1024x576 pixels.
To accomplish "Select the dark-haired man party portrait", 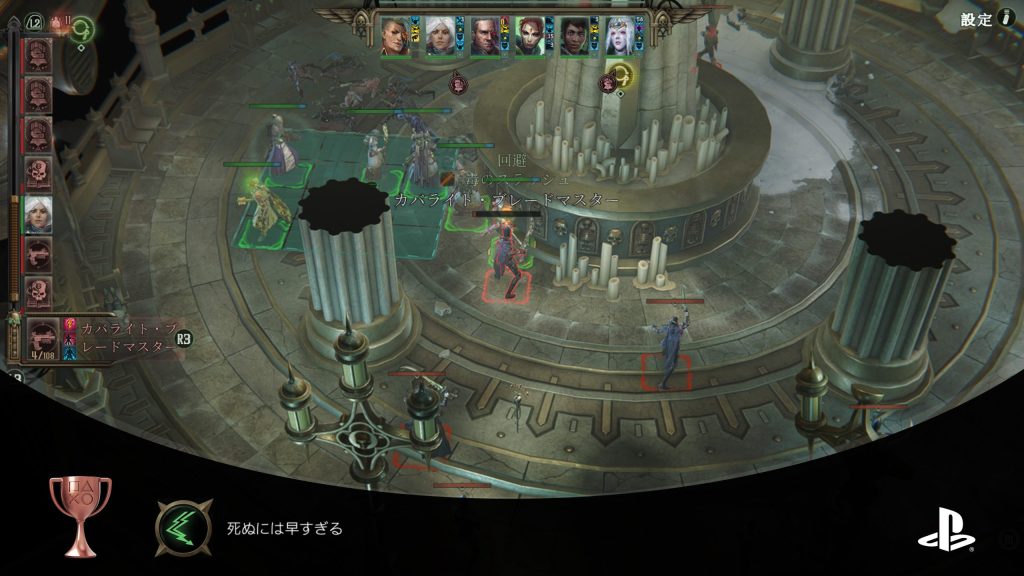I will point(574,36).
